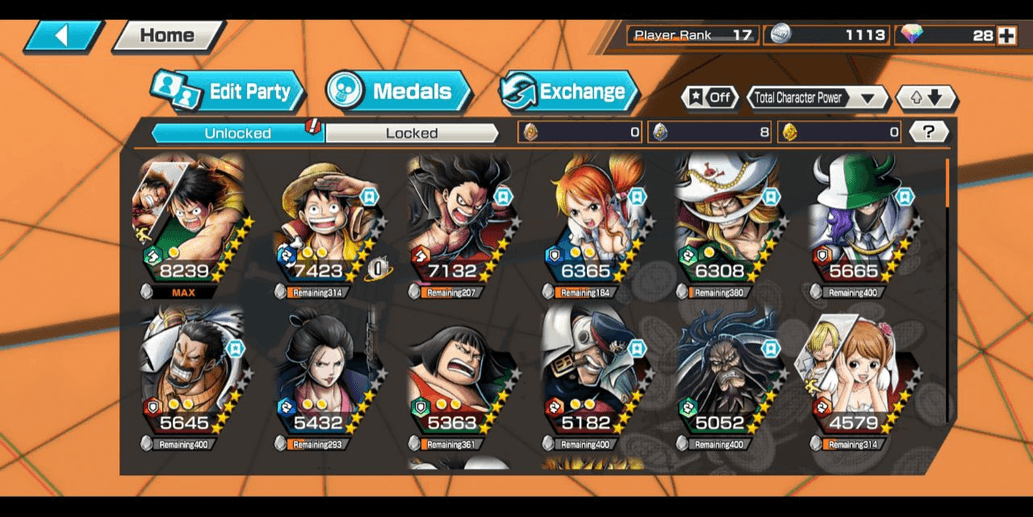Switch to the Unlocked characters tab
The height and width of the screenshot is (517, 1033).
click(238, 133)
